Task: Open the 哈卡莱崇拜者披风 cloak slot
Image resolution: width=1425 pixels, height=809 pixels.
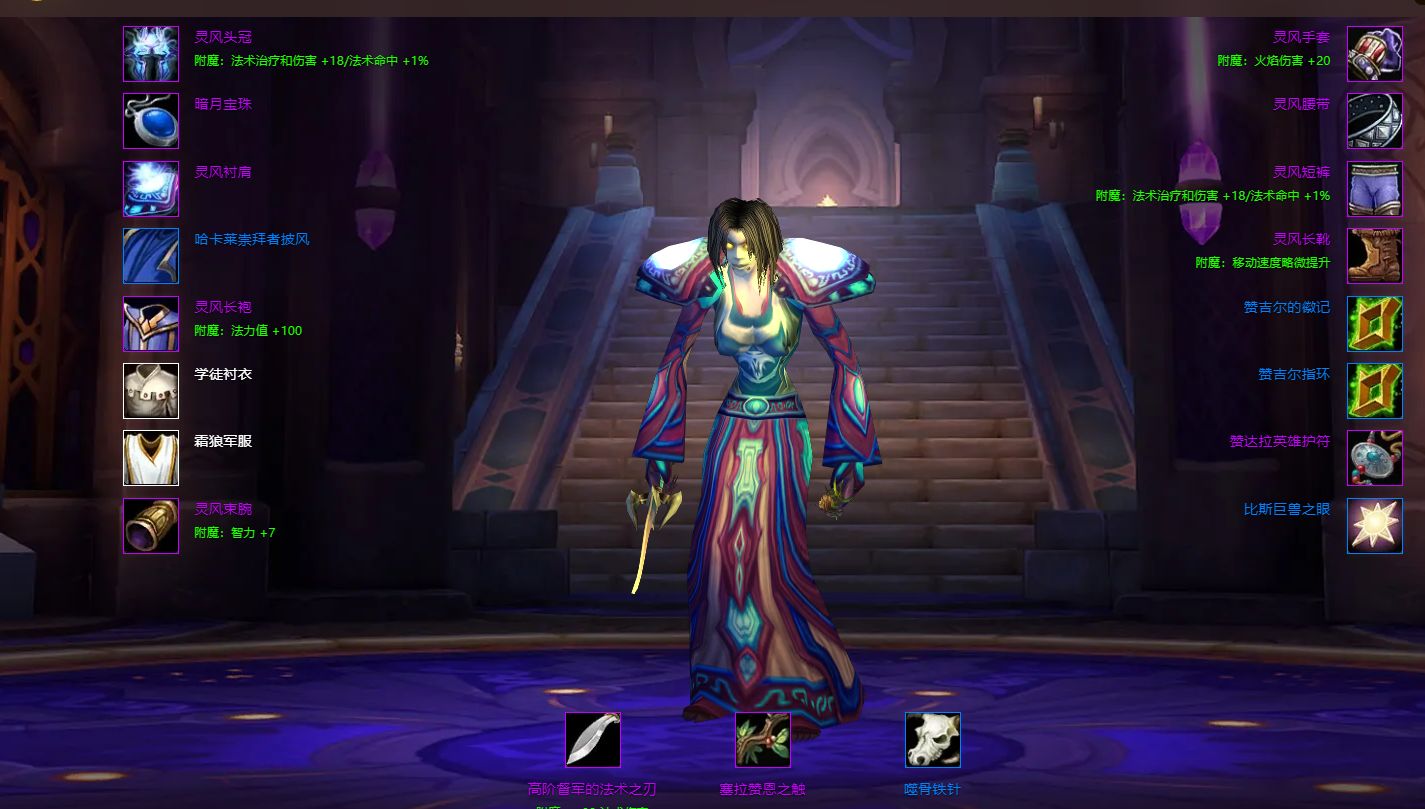Action: [x=151, y=256]
